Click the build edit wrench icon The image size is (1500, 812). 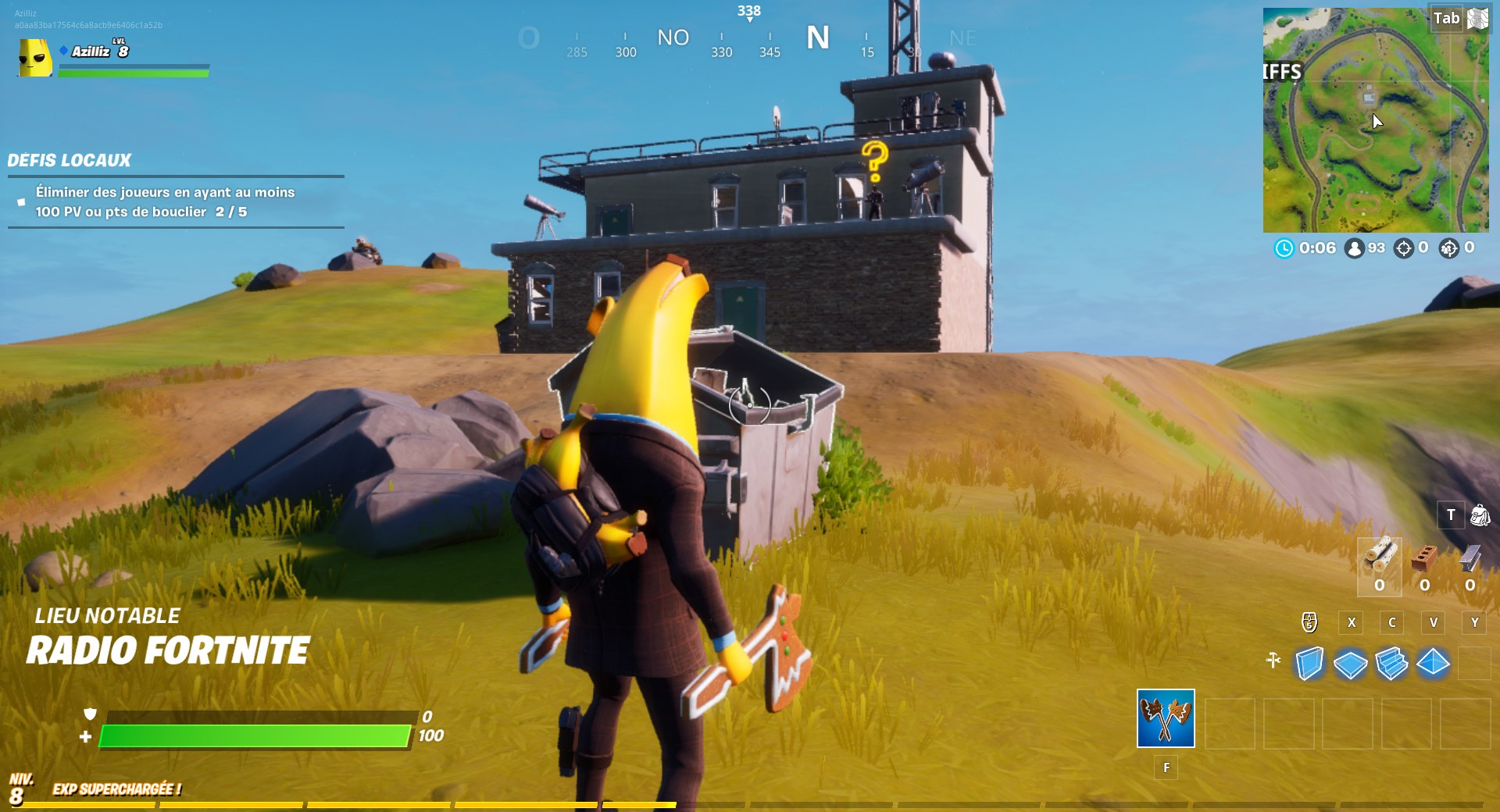point(1273,660)
